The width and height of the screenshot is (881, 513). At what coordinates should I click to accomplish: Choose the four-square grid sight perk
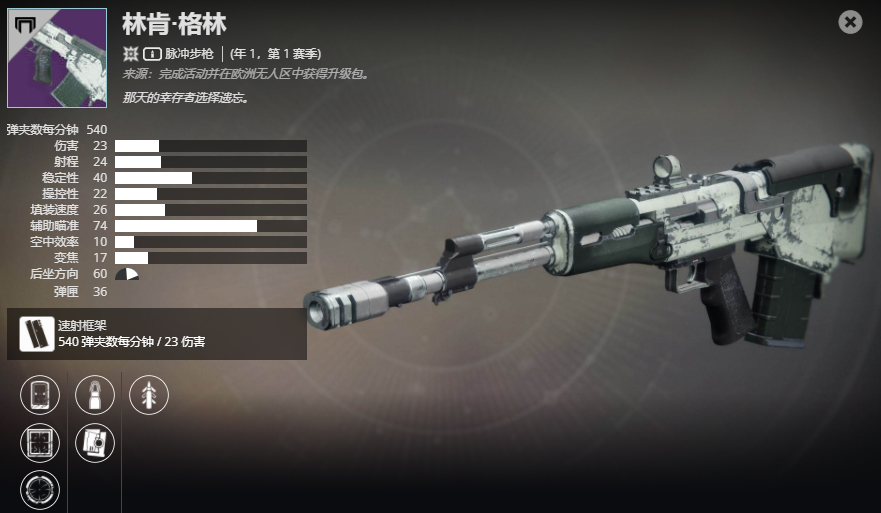(x=40, y=443)
